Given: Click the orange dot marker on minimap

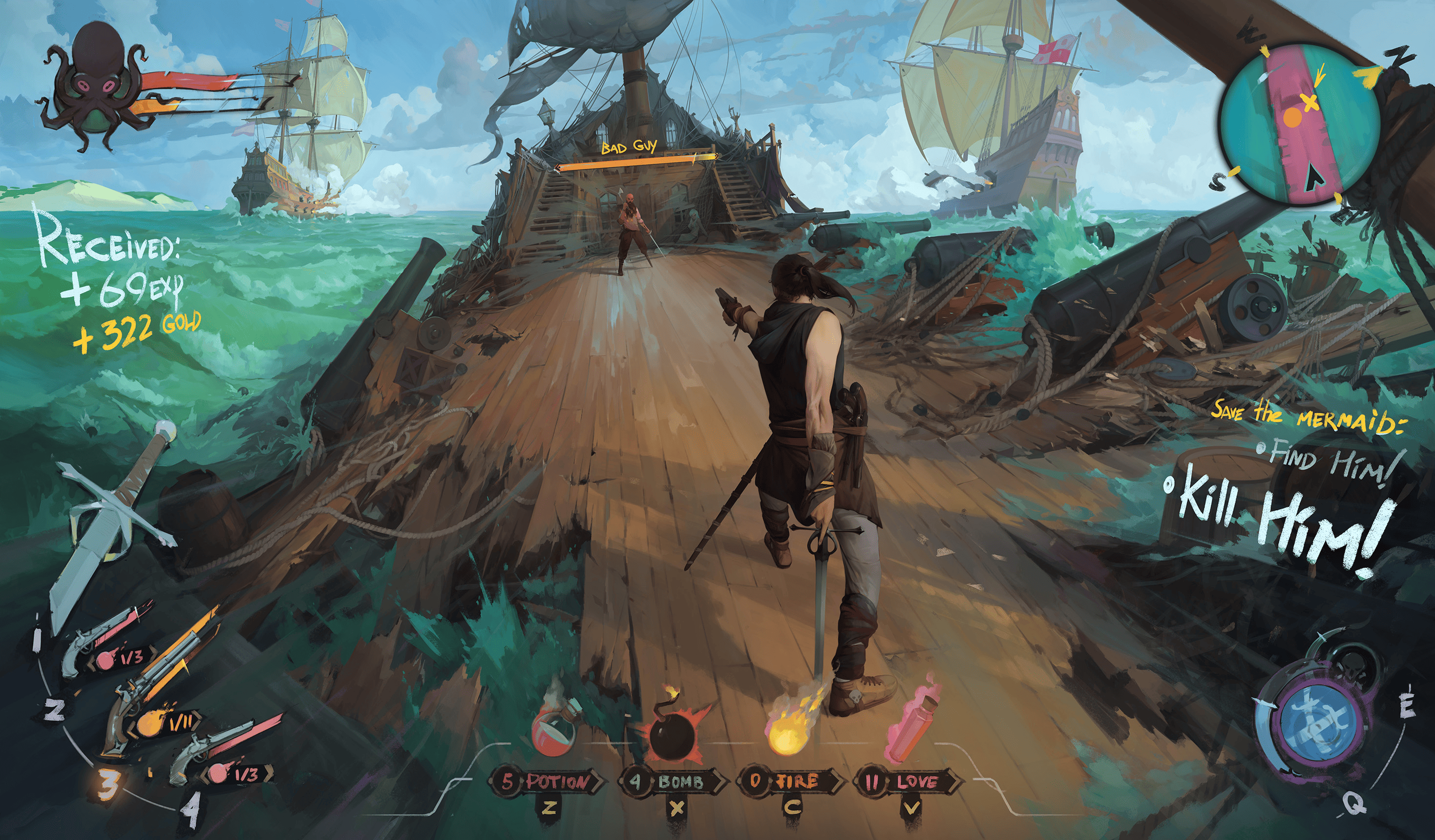Looking at the screenshot, I should point(1292,119).
